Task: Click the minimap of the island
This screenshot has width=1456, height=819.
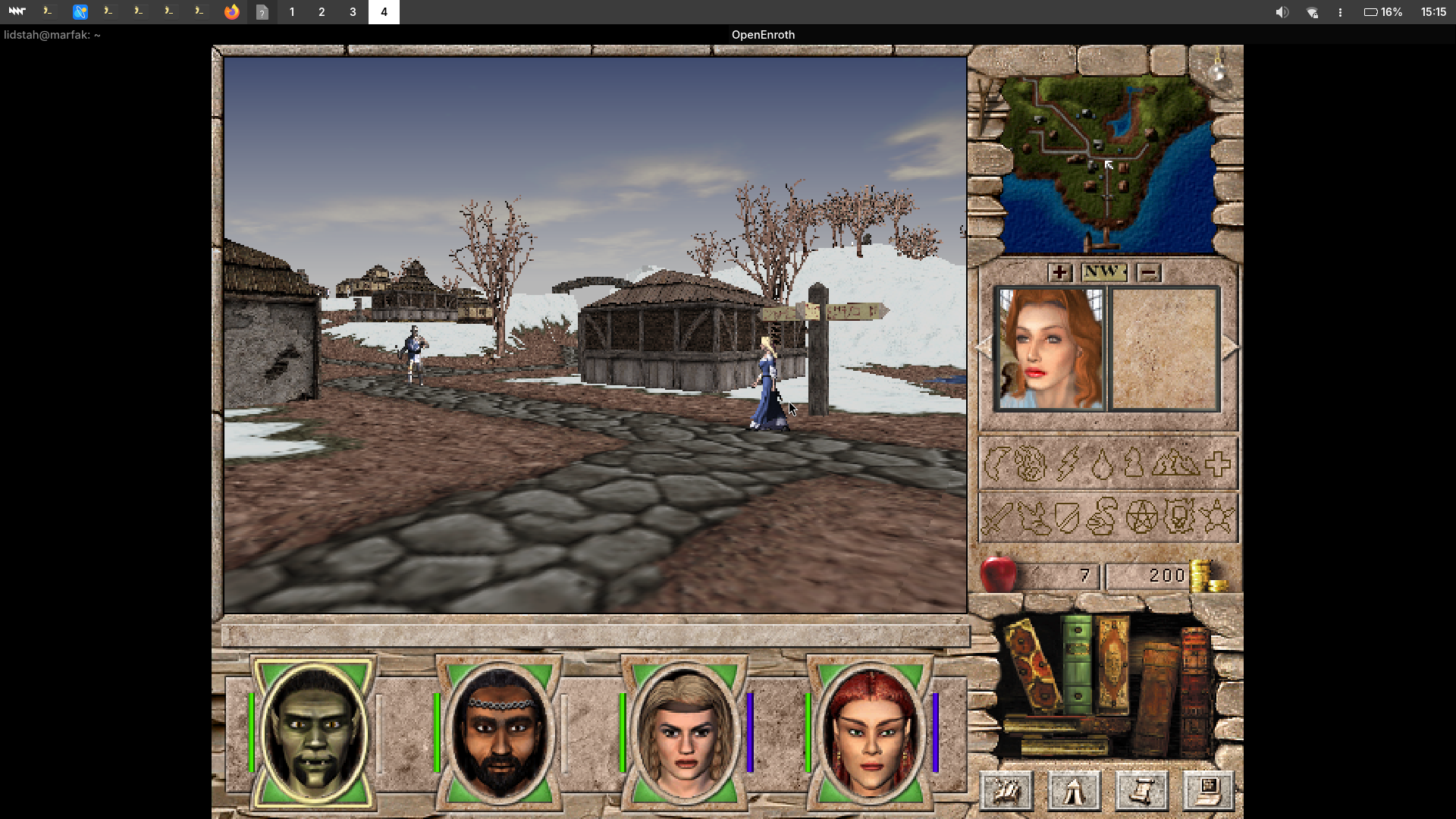Action: pos(1107,163)
